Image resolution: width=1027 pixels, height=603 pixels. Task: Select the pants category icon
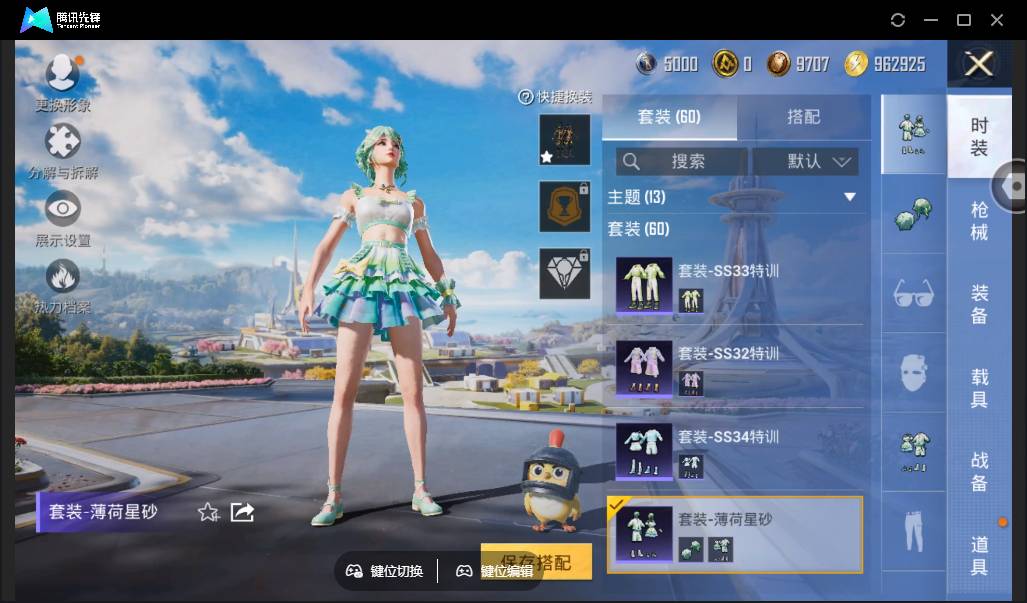click(x=913, y=532)
